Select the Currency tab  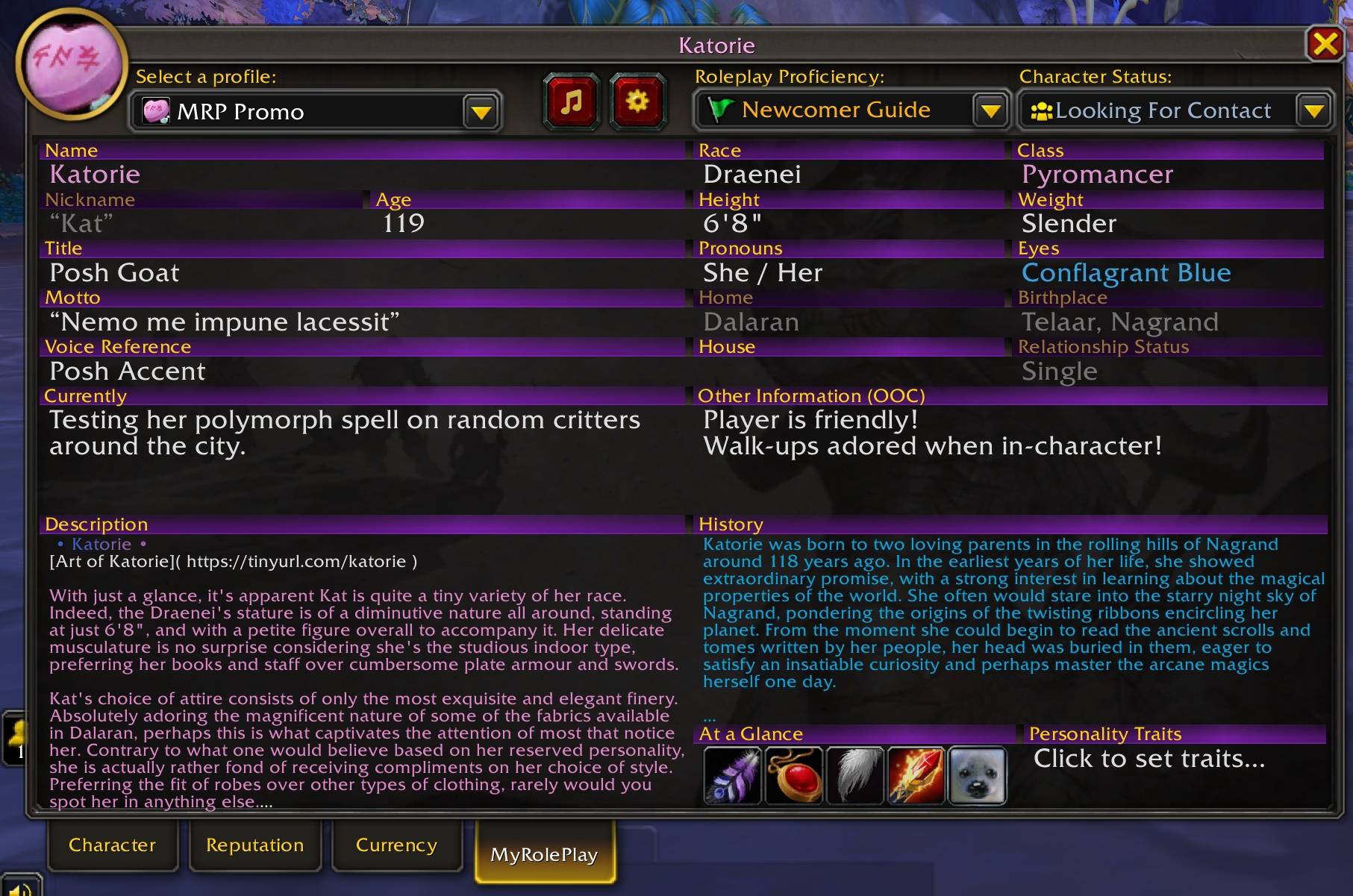(x=396, y=845)
